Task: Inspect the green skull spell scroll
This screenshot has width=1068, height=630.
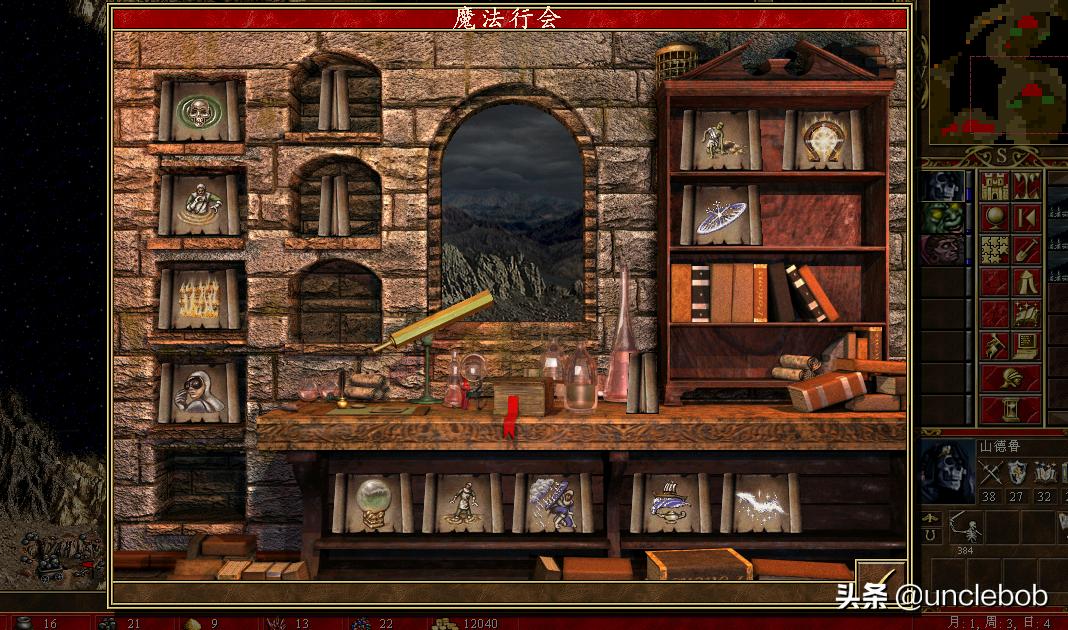Action: pos(200,111)
